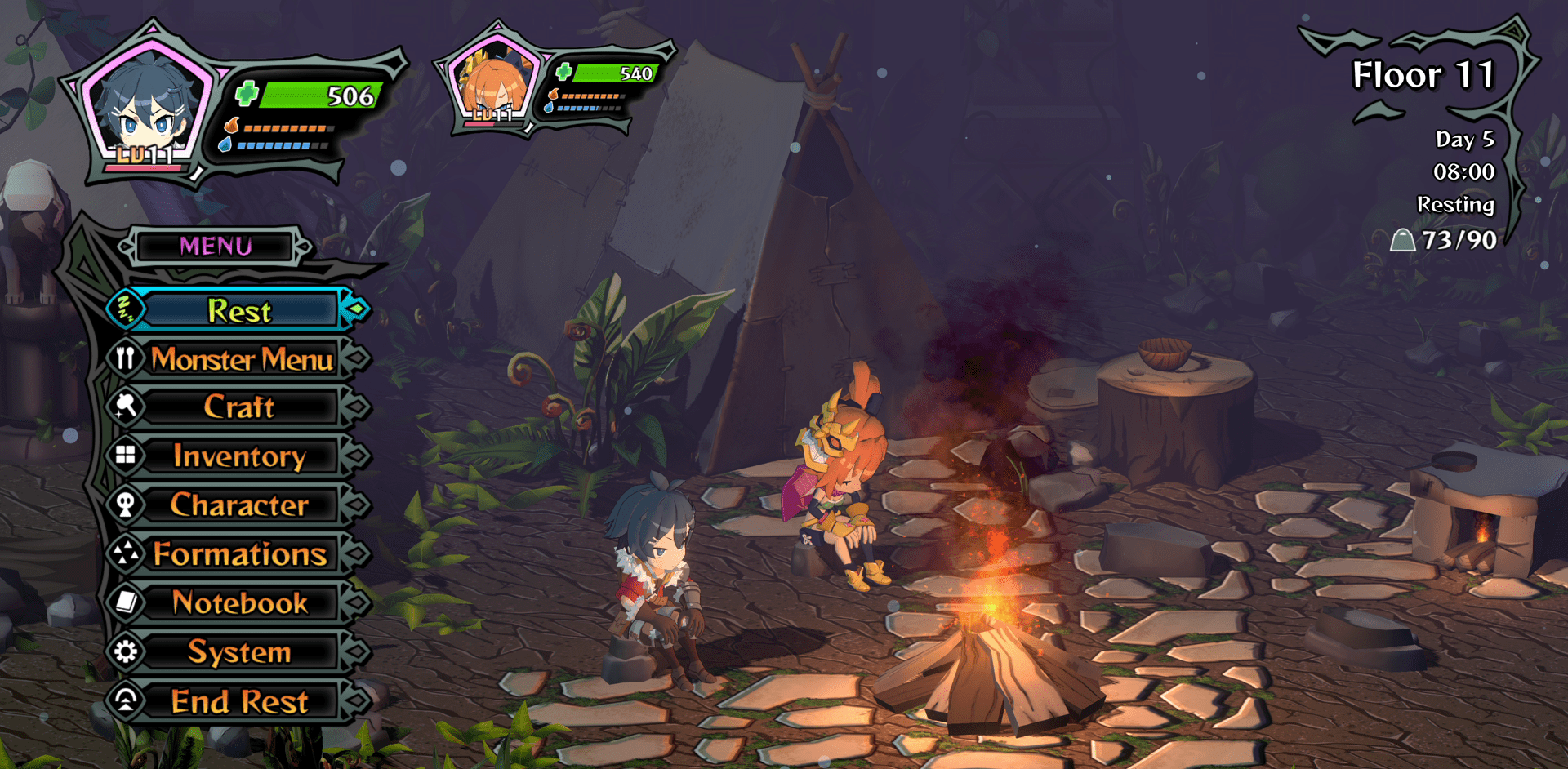View the Notebook
This screenshot has height=769, width=1568.
tap(239, 603)
